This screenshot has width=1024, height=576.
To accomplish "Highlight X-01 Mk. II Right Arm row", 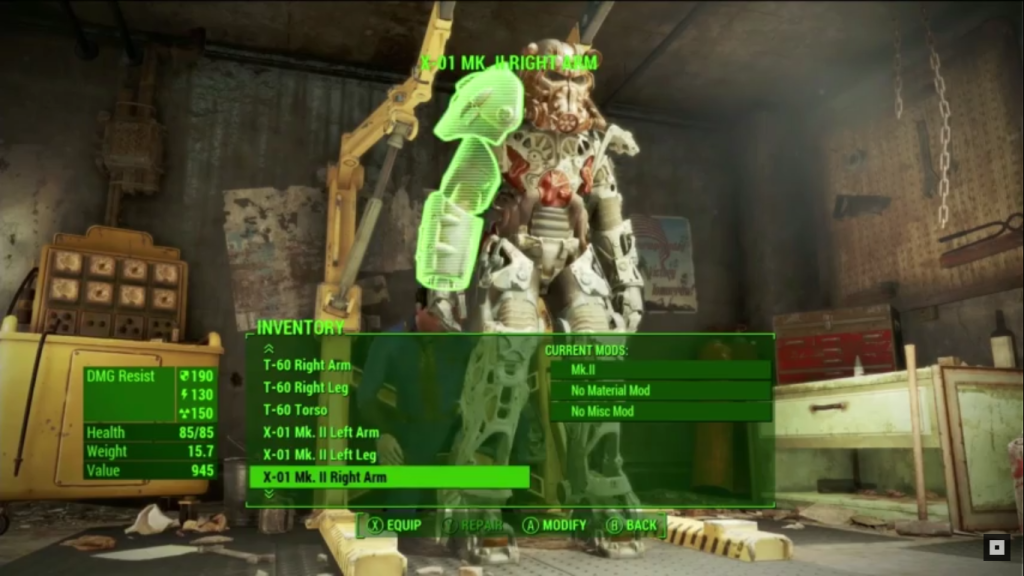I will (388, 477).
